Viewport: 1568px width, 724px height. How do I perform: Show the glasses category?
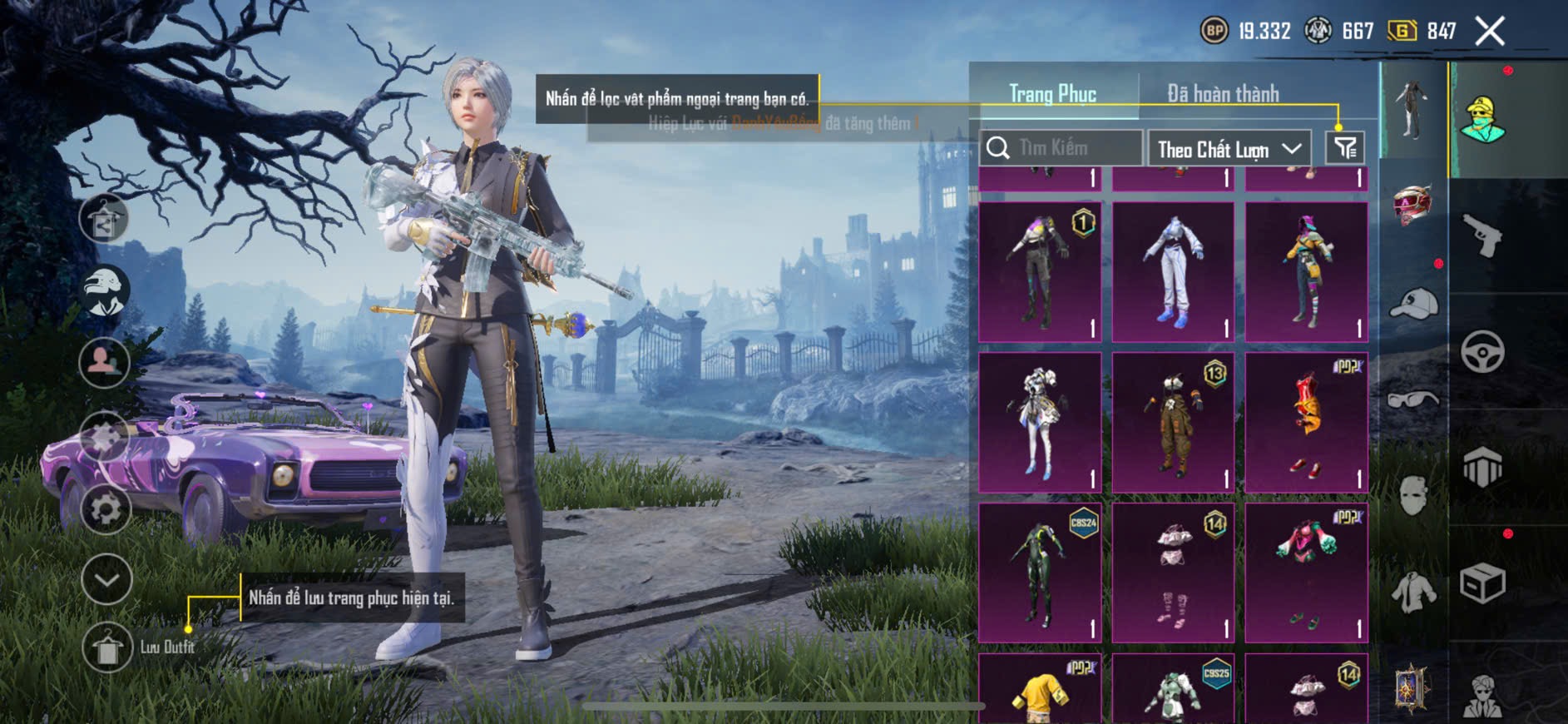click(1412, 400)
